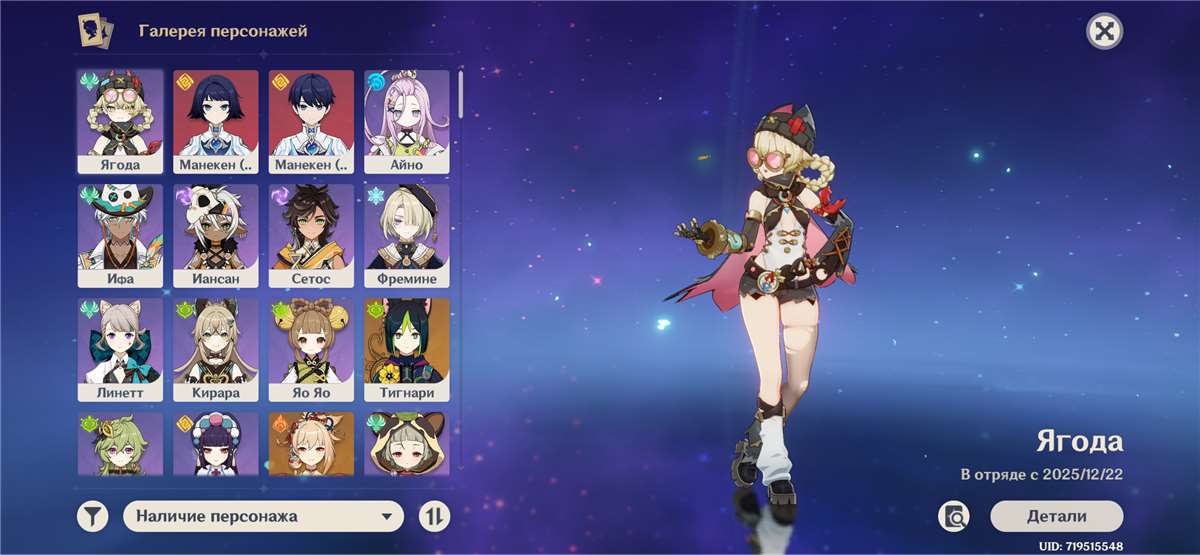The image size is (1200, 555).
Task: Choose the Фремине character portrait
Action: point(406,235)
